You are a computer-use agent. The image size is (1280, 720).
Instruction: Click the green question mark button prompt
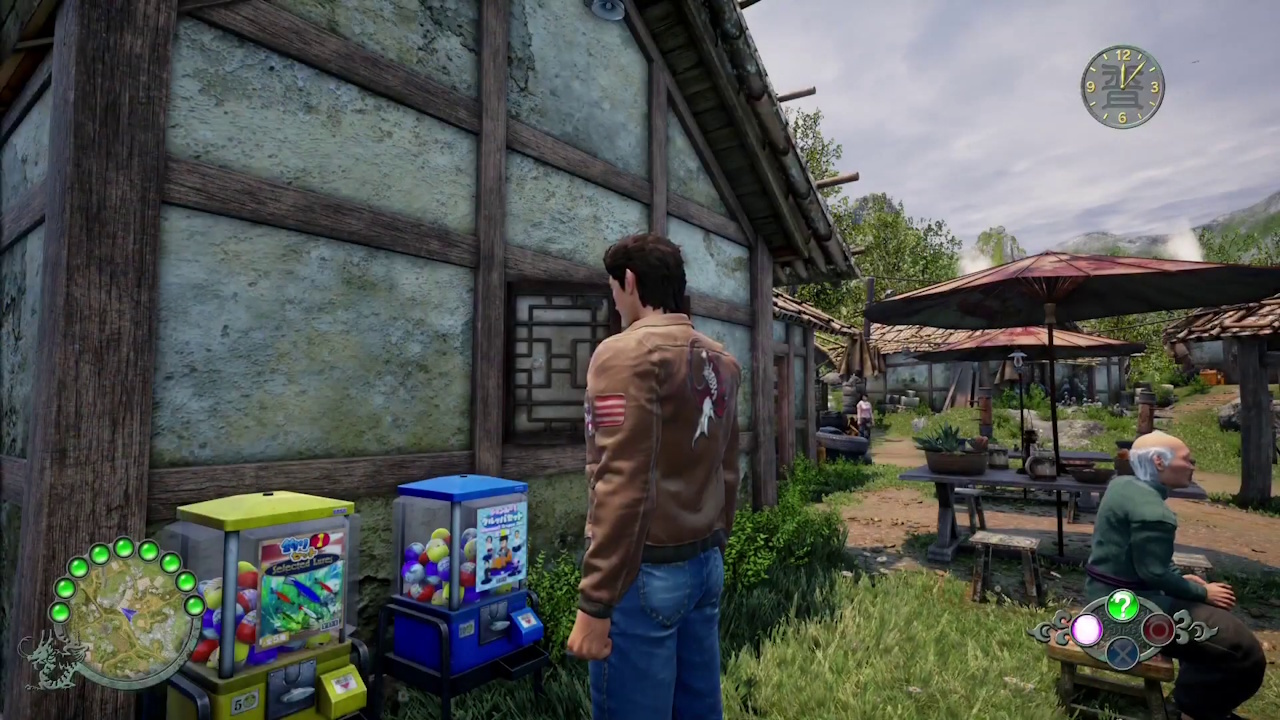[x=1122, y=605]
